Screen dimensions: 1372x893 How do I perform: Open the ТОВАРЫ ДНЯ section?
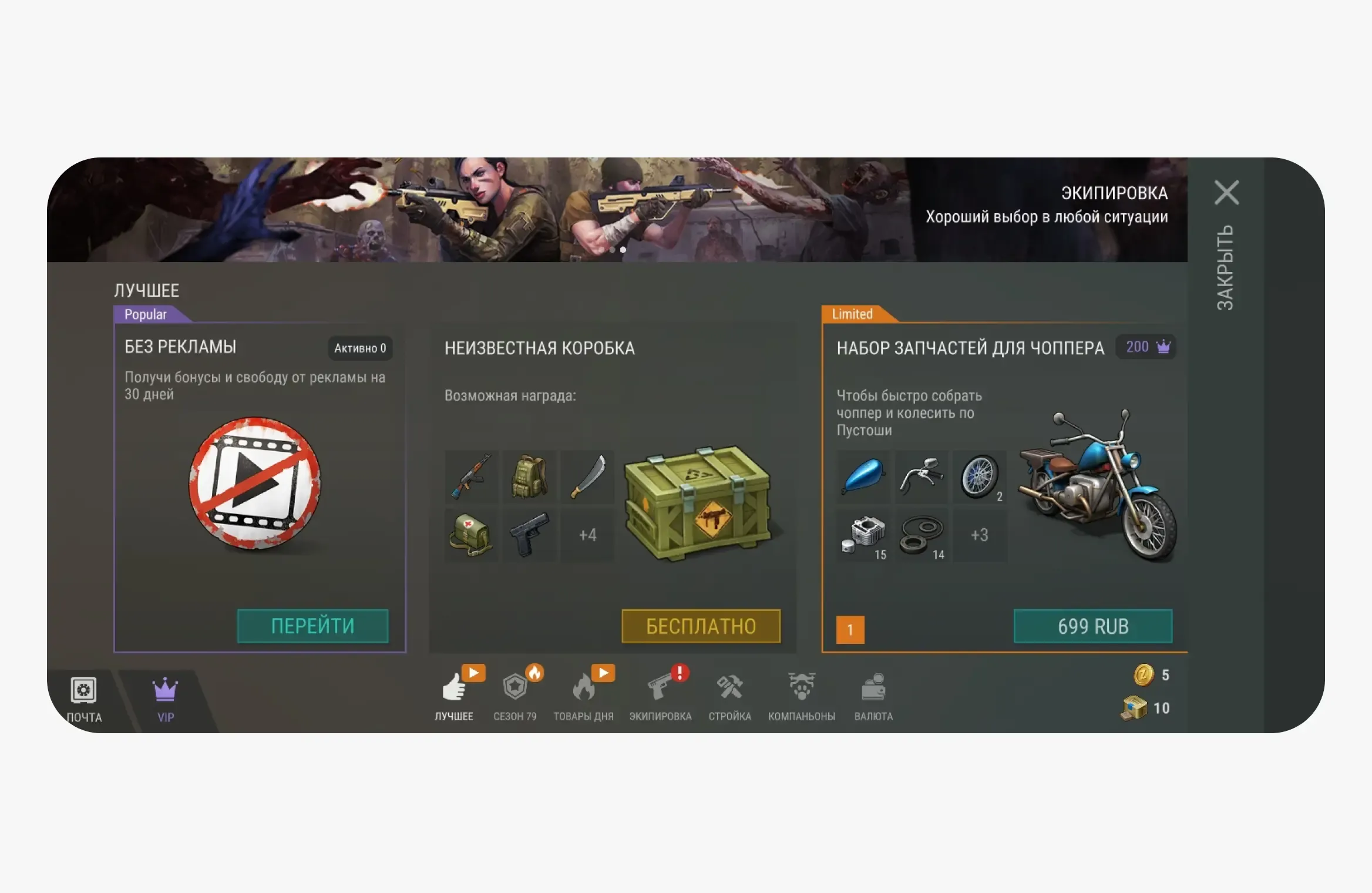coord(583,693)
